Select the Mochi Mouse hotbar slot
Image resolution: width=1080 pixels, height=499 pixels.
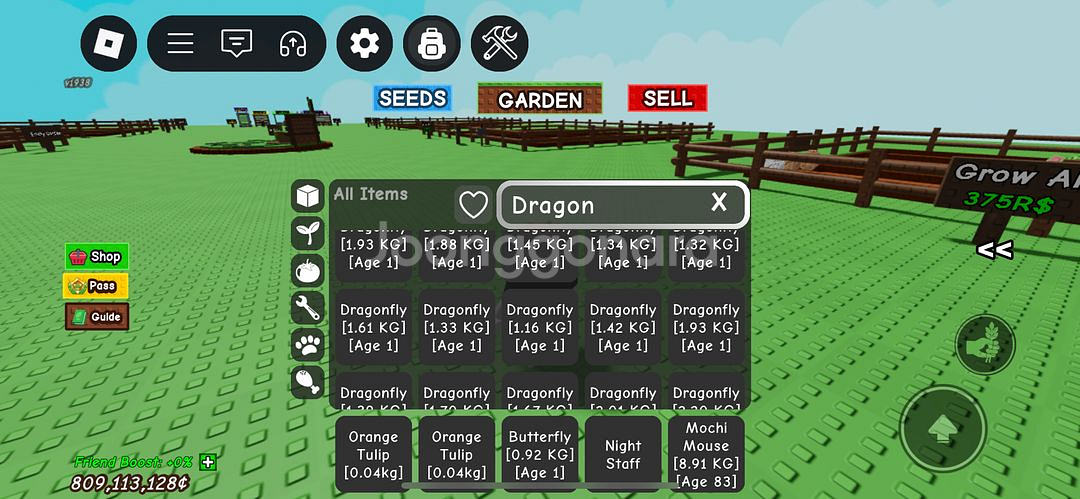pos(706,455)
